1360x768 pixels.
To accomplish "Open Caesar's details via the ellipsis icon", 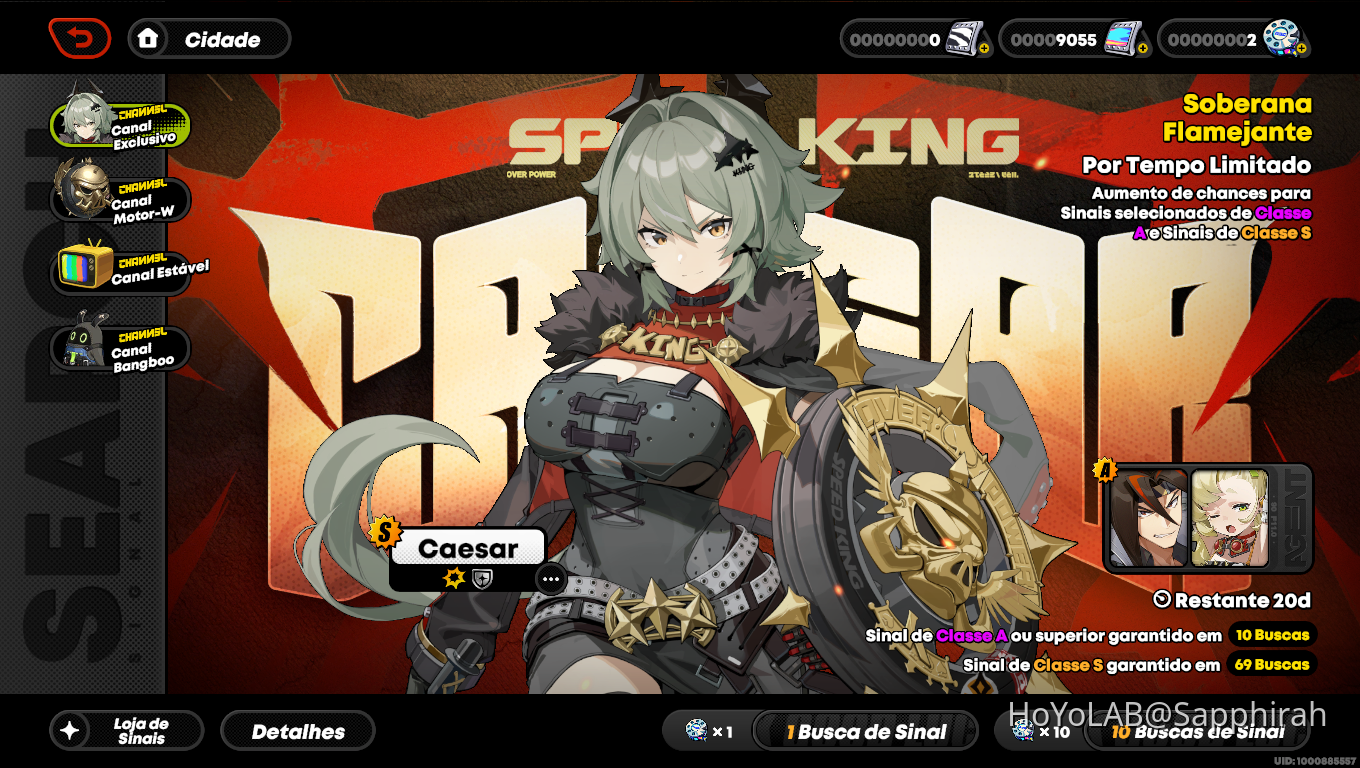I will 550,579.
